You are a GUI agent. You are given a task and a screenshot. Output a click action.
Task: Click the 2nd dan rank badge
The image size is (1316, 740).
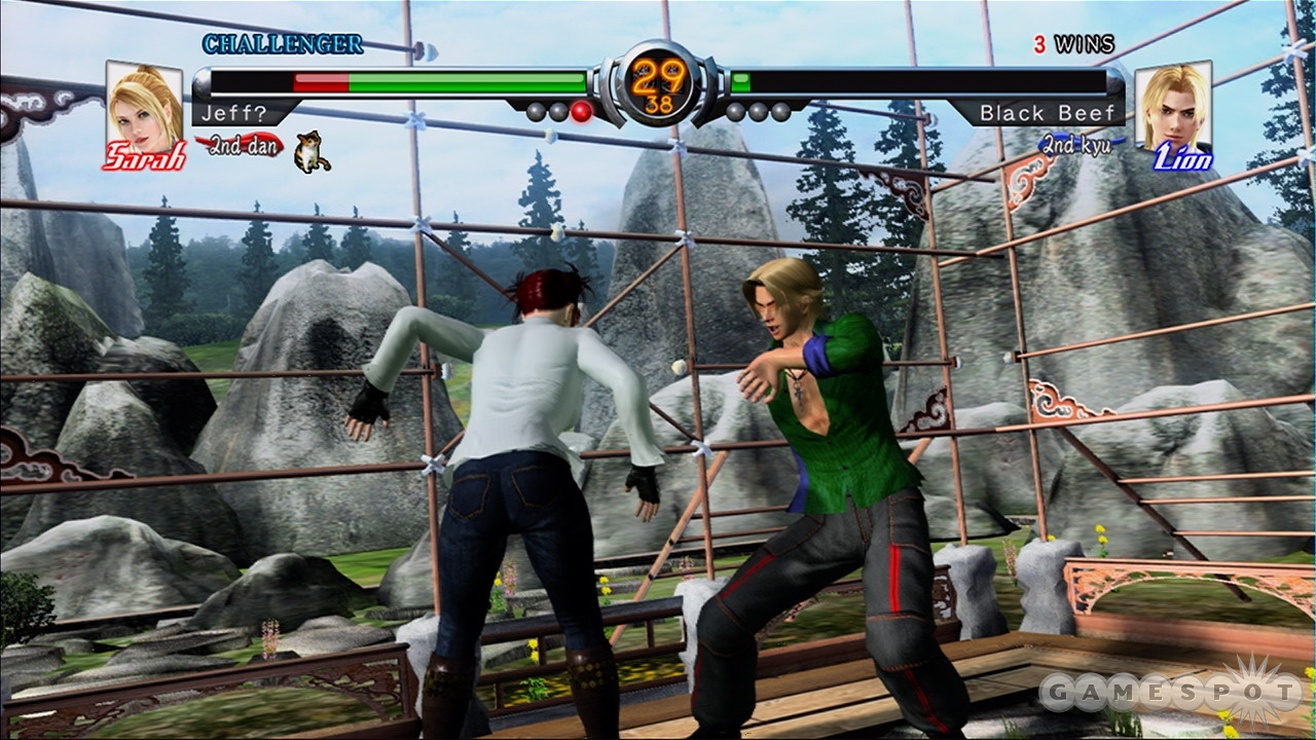(x=239, y=146)
